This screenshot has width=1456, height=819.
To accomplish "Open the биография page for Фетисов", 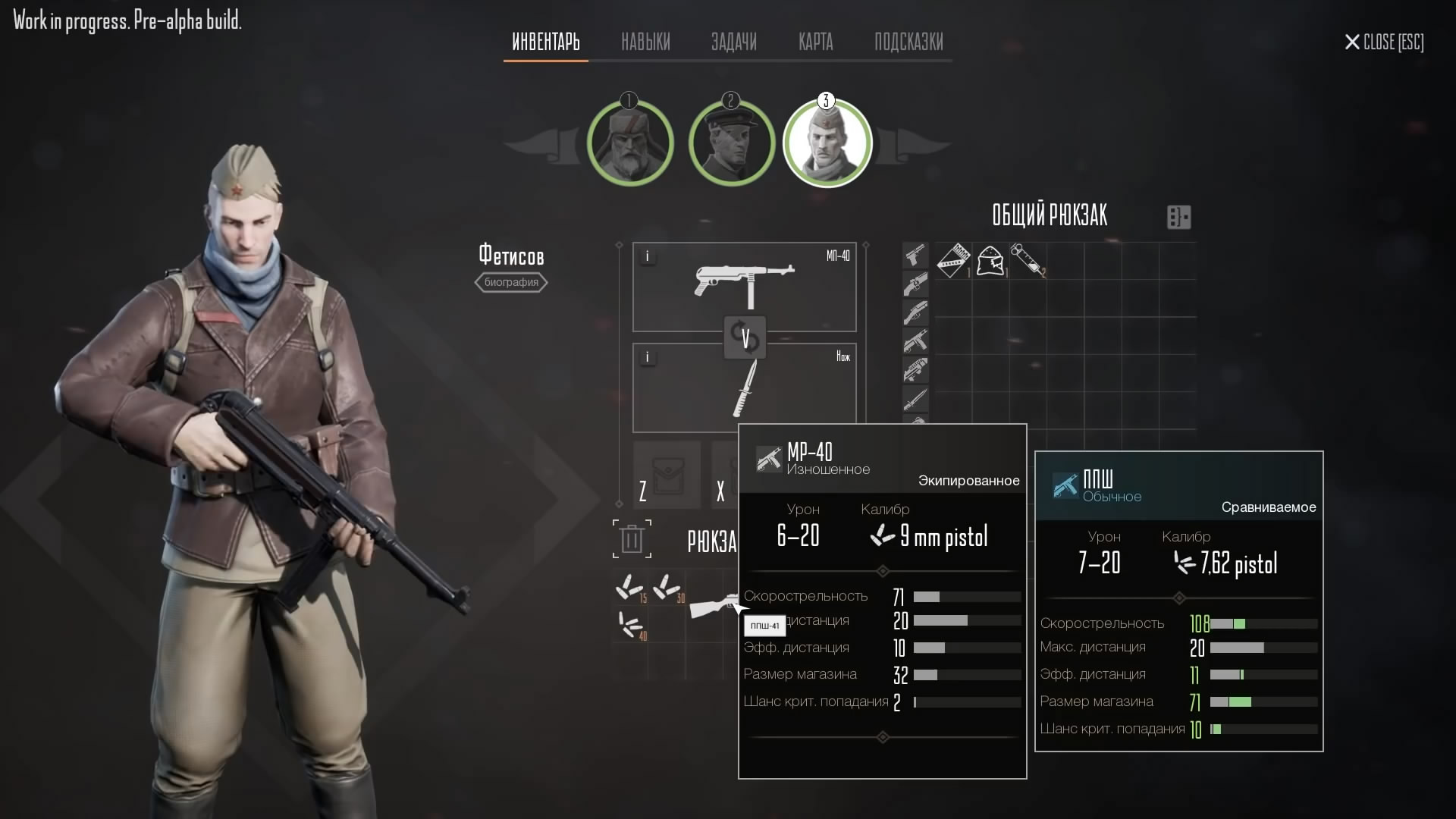I will pyautogui.click(x=511, y=282).
